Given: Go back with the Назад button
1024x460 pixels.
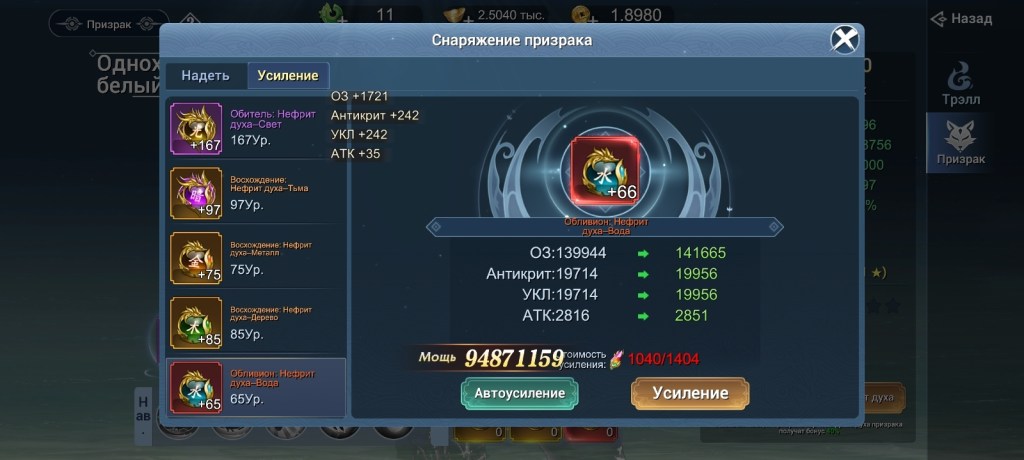Looking at the screenshot, I should 961,19.
